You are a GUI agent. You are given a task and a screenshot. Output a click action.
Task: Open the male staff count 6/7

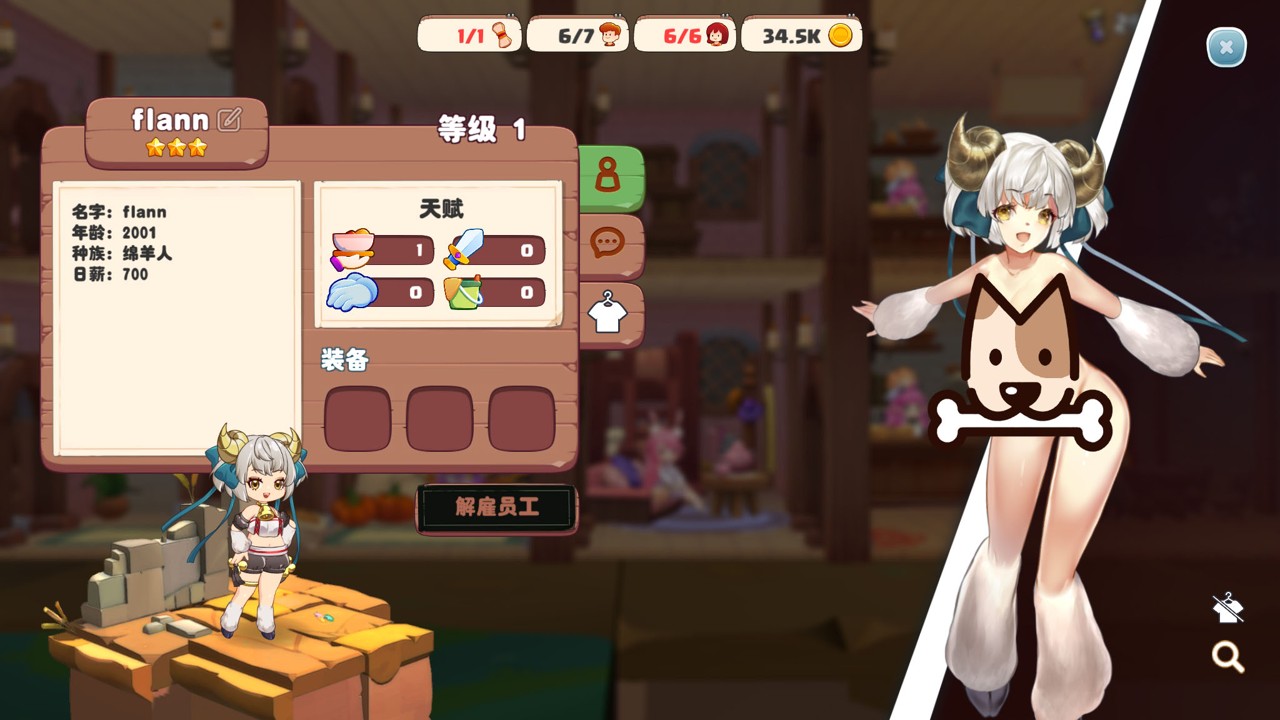(577, 36)
